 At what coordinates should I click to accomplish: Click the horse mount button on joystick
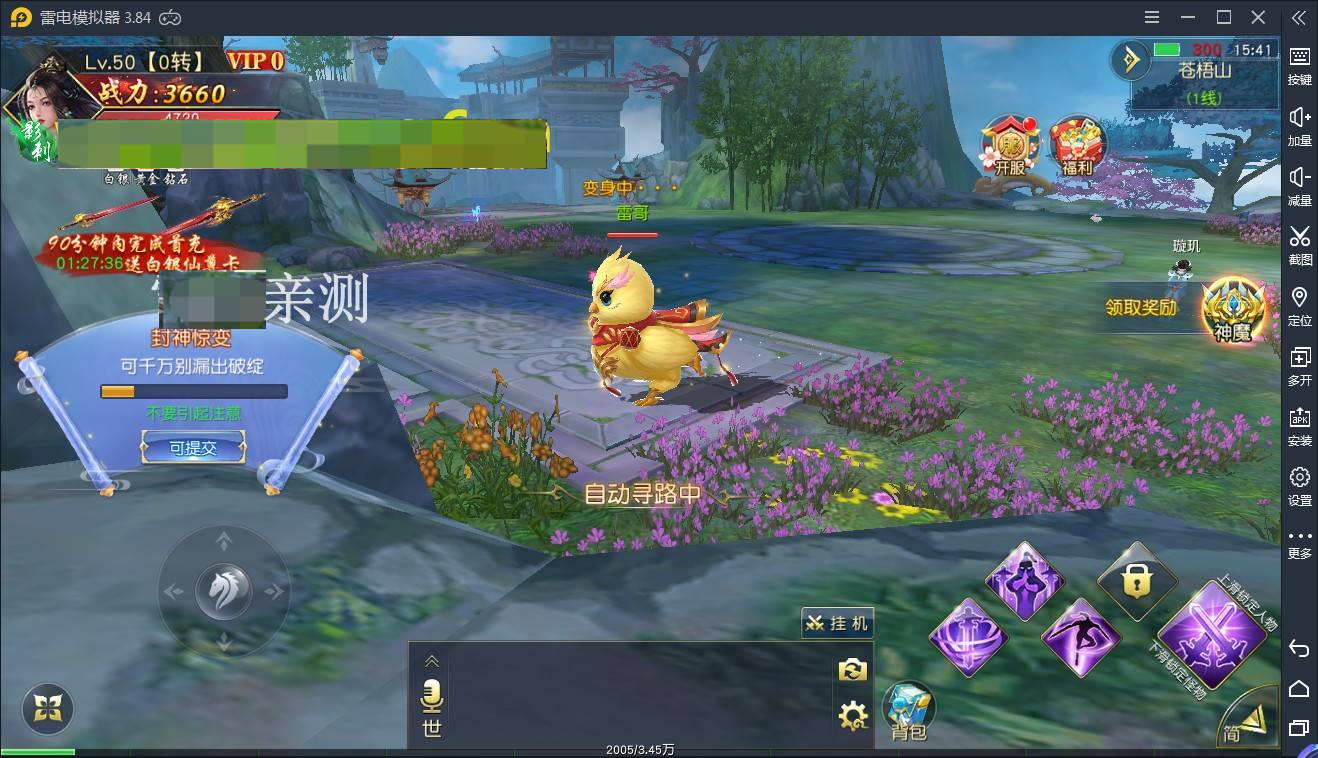223,591
